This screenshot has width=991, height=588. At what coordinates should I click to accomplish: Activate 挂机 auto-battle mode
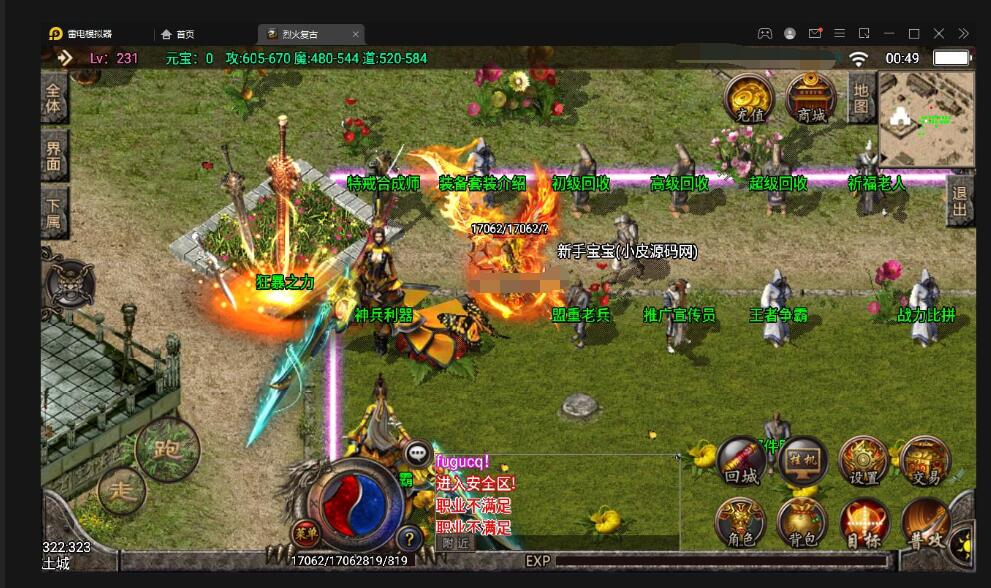[x=802, y=462]
